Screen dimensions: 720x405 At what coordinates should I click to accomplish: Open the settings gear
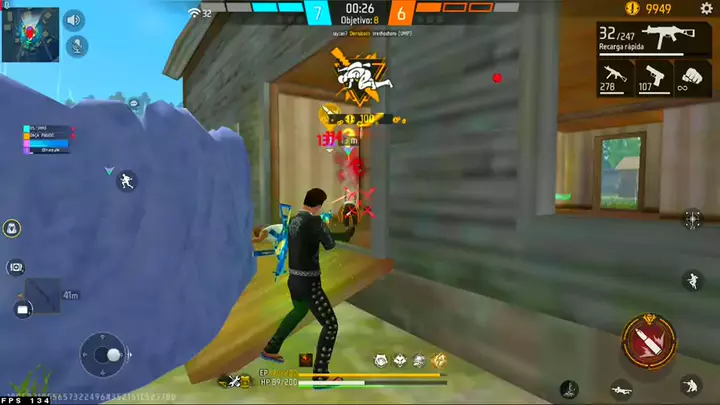coord(706,9)
